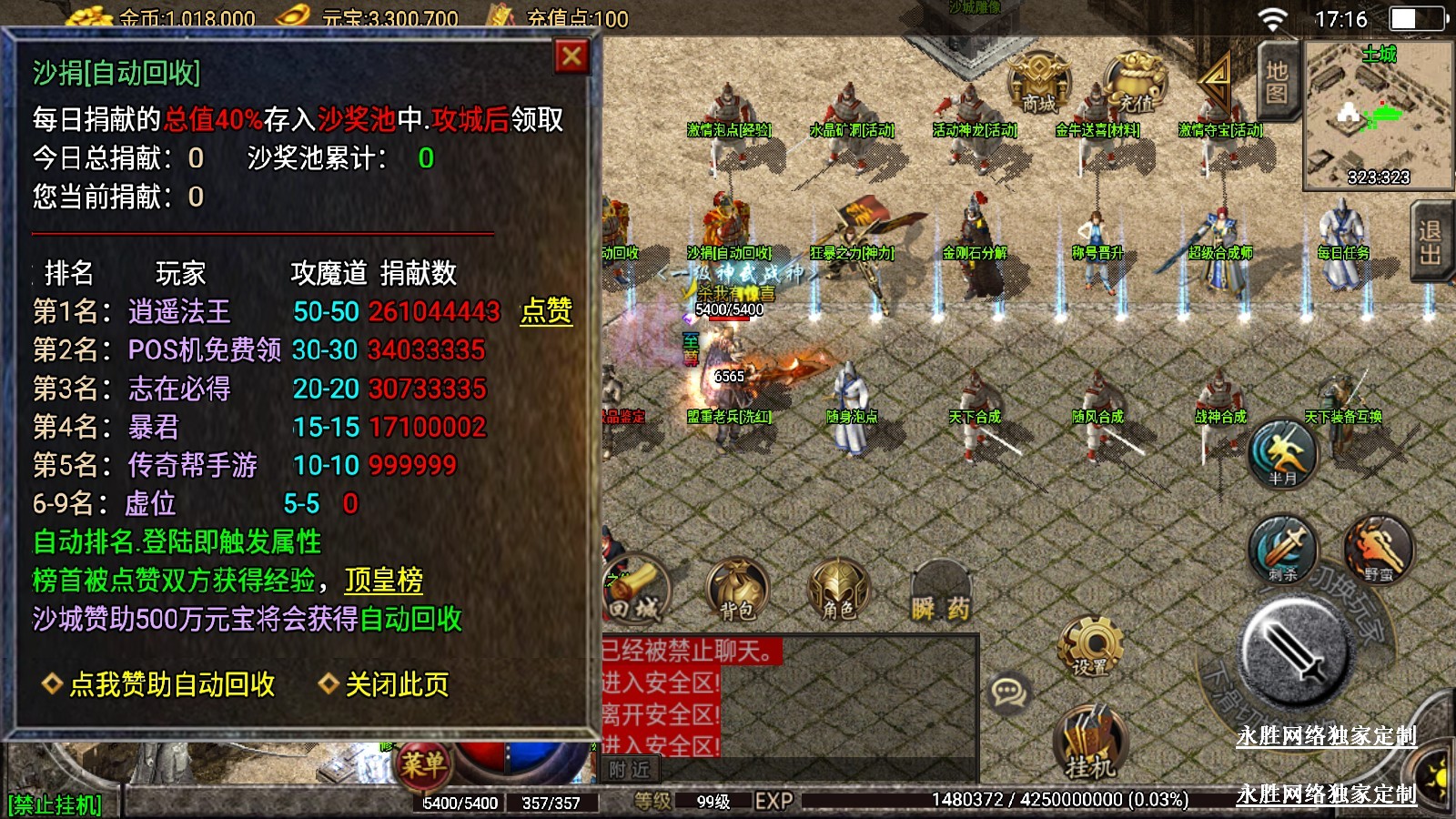Open the 菜单 menu button
This screenshot has width=1456, height=819.
(x=422, y=763)
